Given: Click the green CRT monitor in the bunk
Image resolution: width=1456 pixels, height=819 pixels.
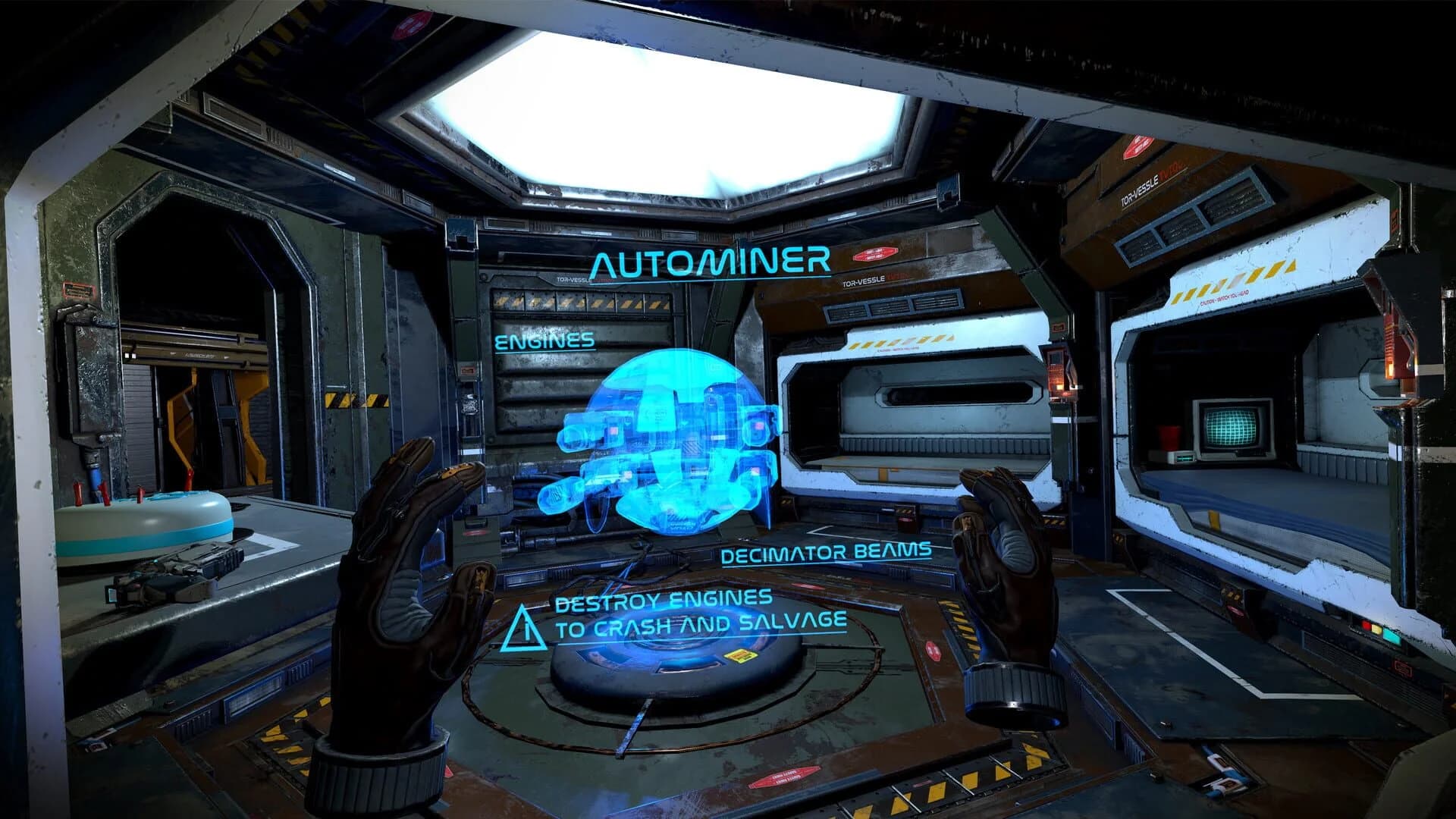Looking at the screenshot, I should (x=1232, y=426).
